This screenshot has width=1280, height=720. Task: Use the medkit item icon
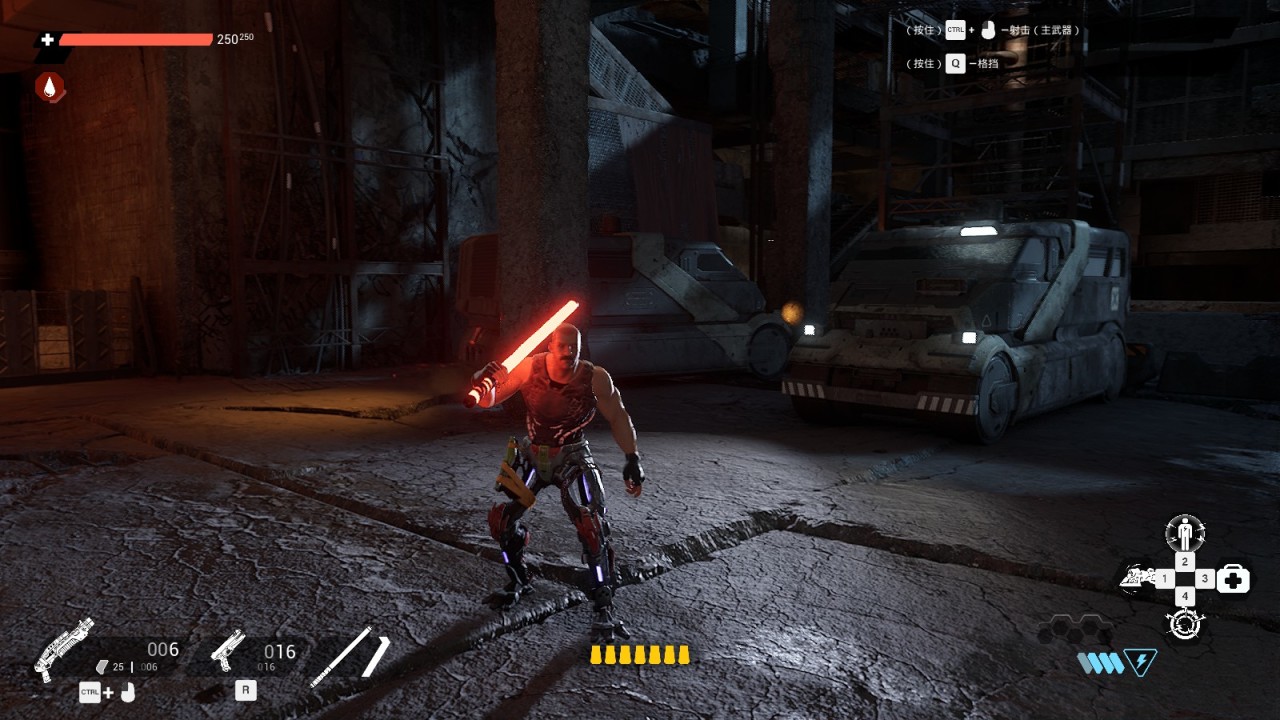(x=1234, y=579)
